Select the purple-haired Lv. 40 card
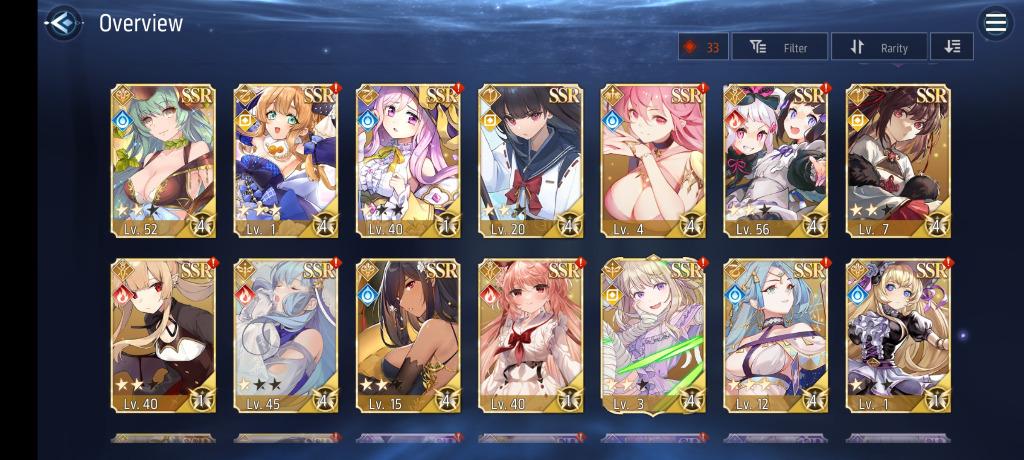 click(408, 160)
